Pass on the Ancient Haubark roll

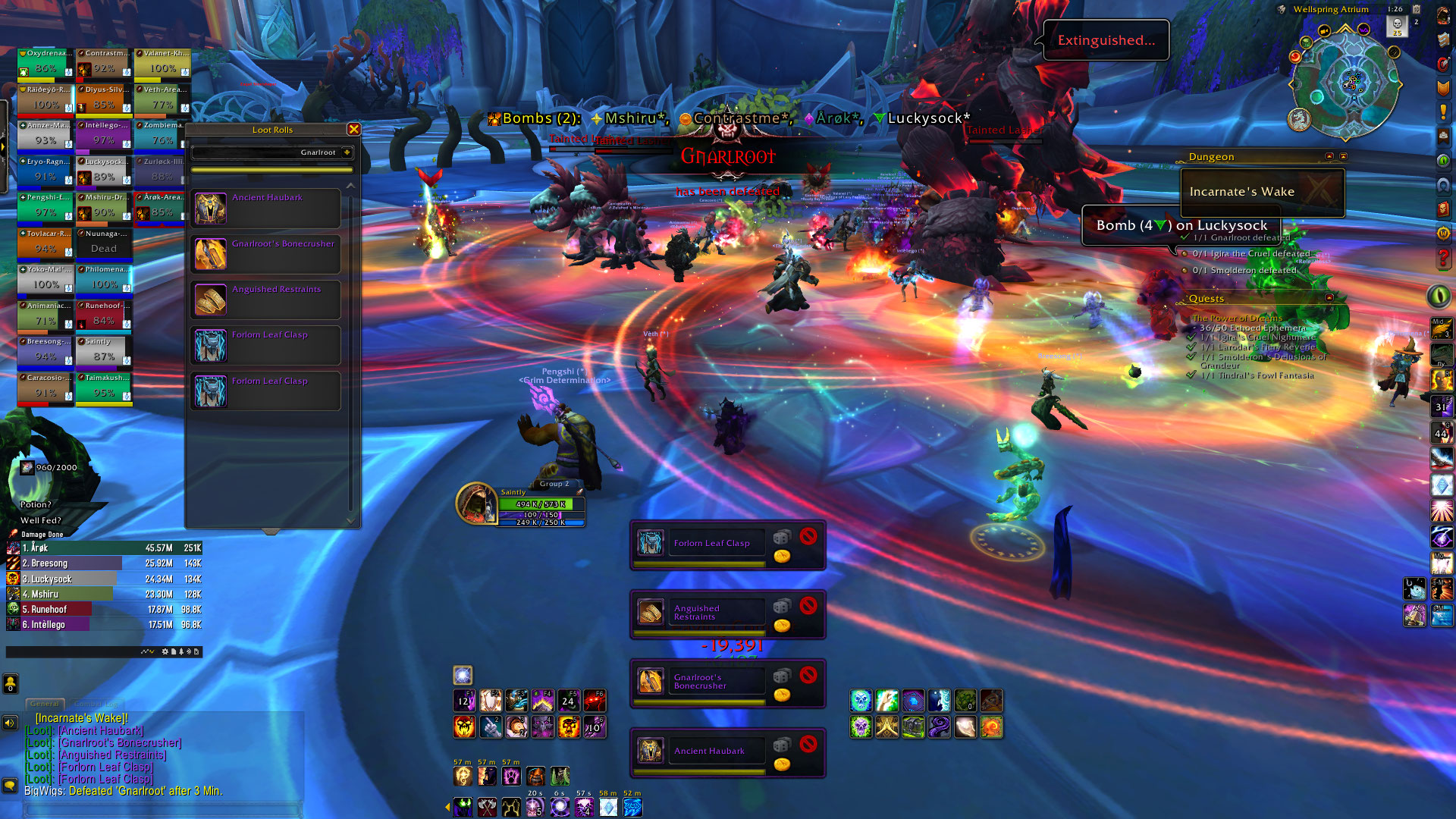pos(808,744)
